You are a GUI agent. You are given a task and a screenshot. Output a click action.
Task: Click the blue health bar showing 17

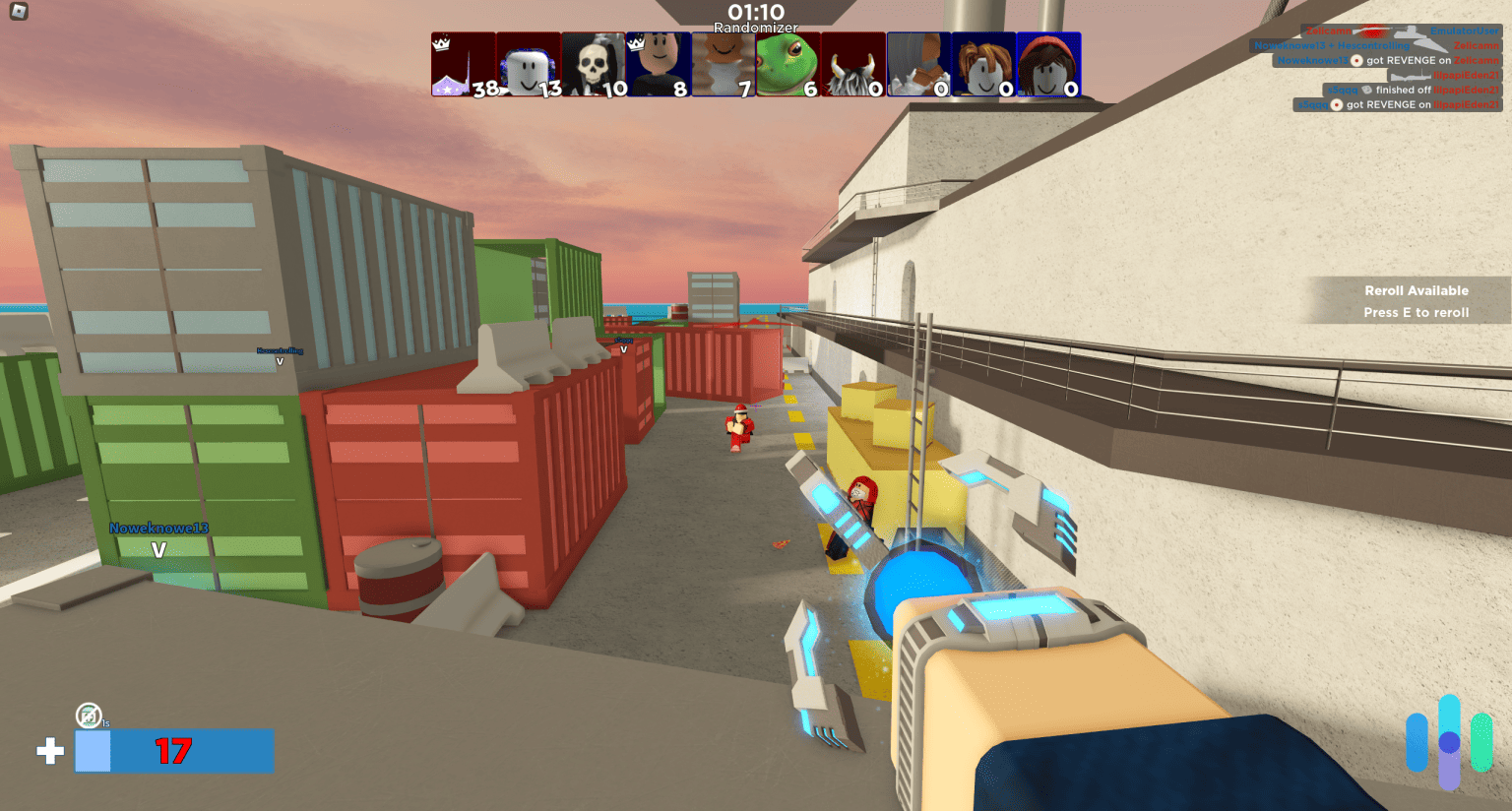[x=175, y=751]
